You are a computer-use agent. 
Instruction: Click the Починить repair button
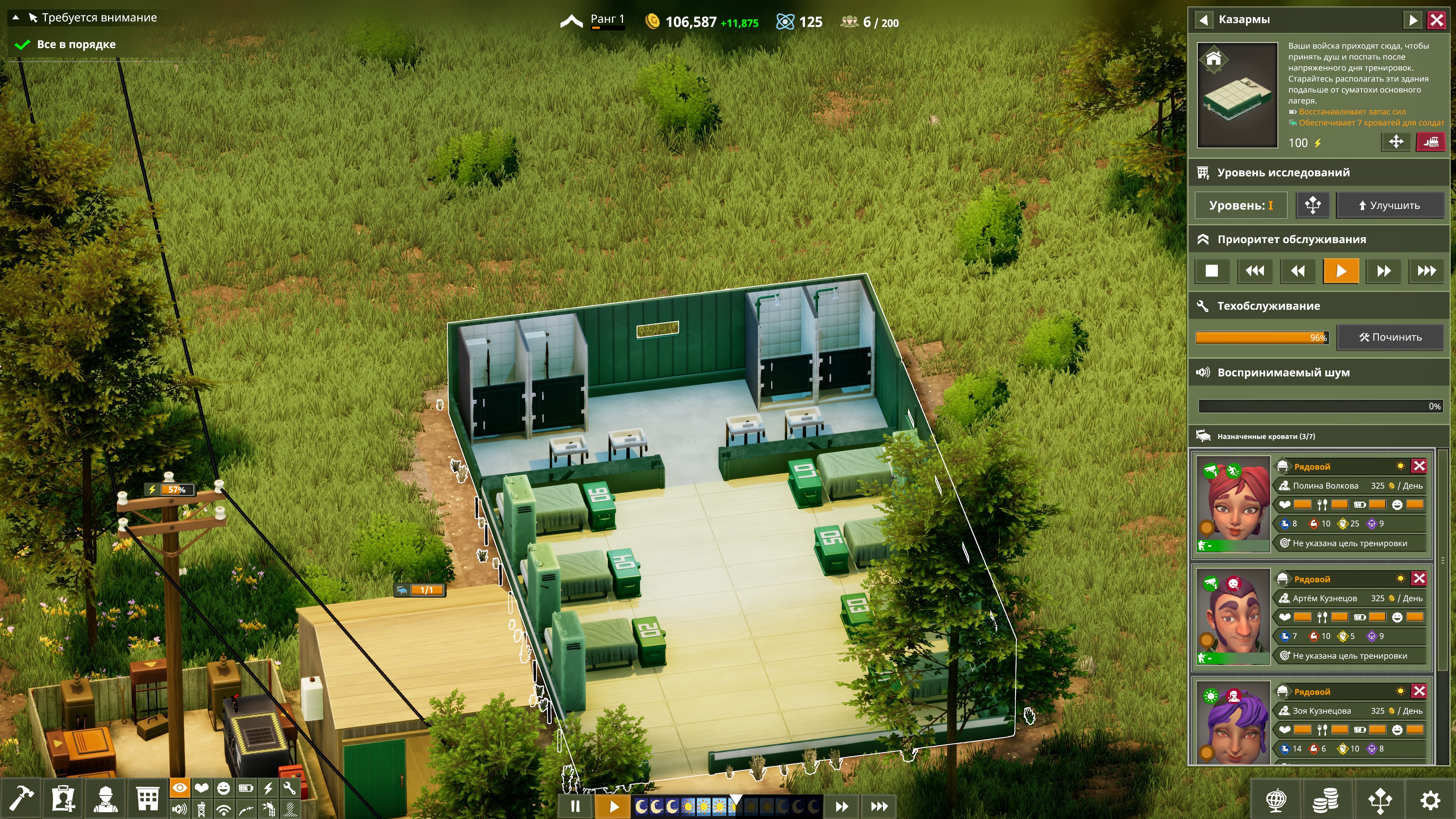(1389, 337)
